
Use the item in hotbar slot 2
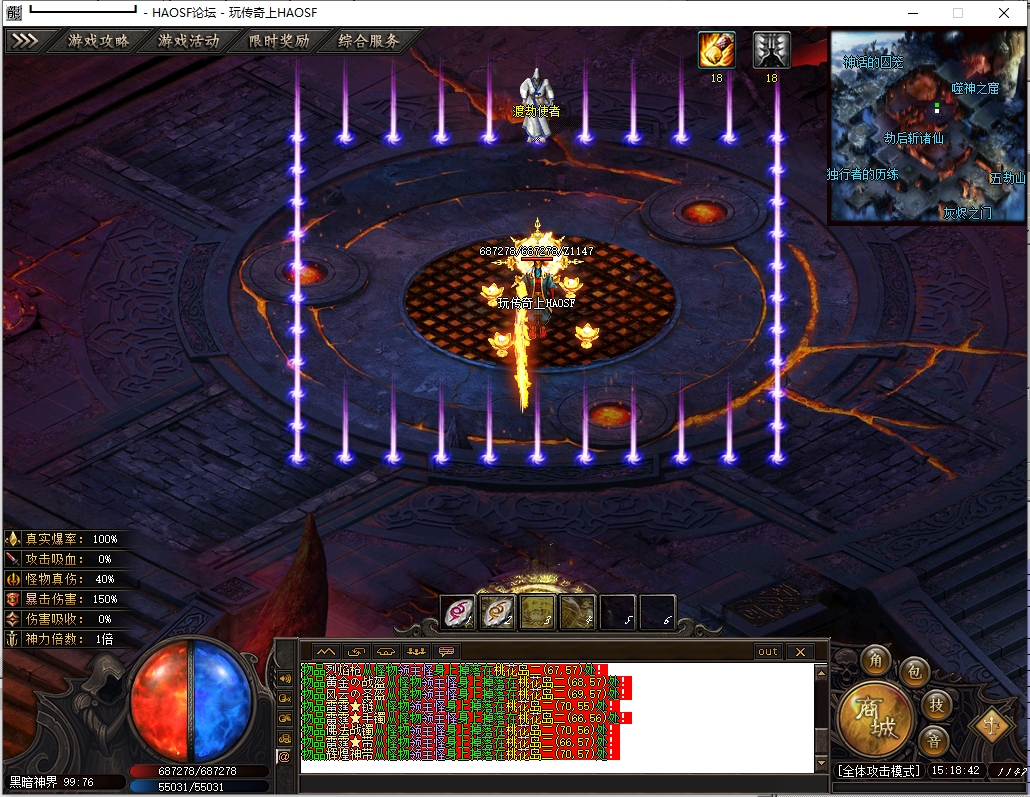point(498,612)
